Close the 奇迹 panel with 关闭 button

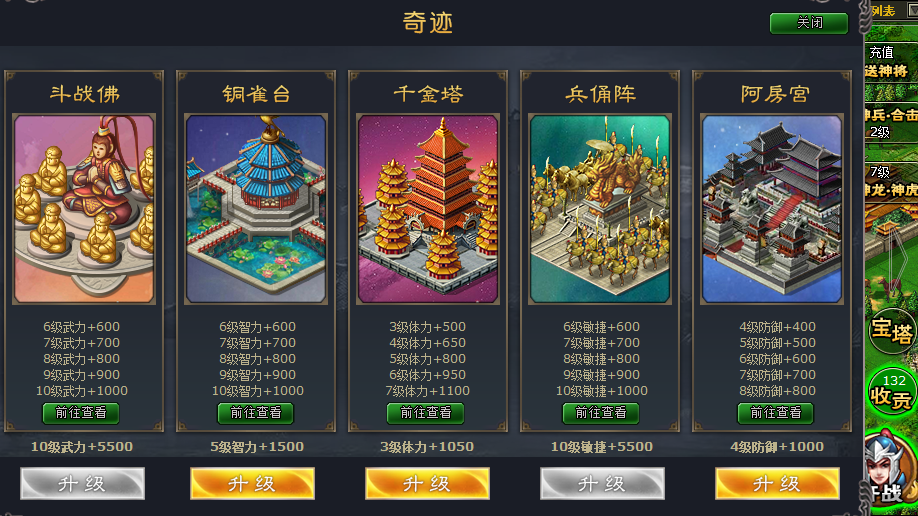pos(808,23)
